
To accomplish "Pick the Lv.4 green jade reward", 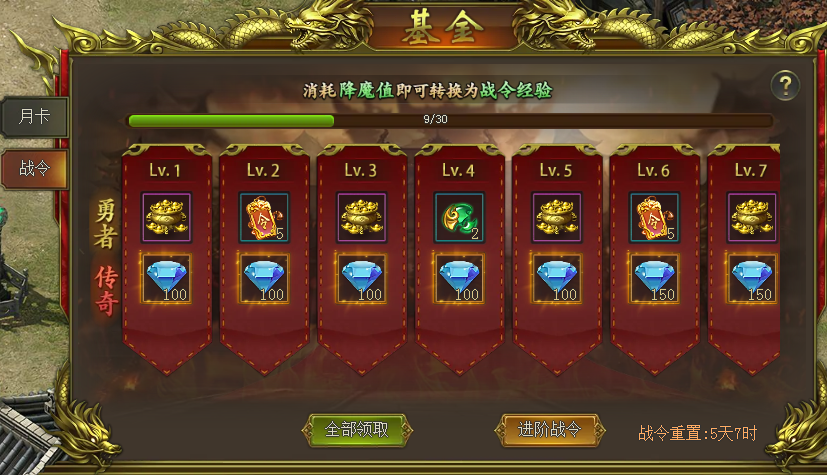I will 458,217.
